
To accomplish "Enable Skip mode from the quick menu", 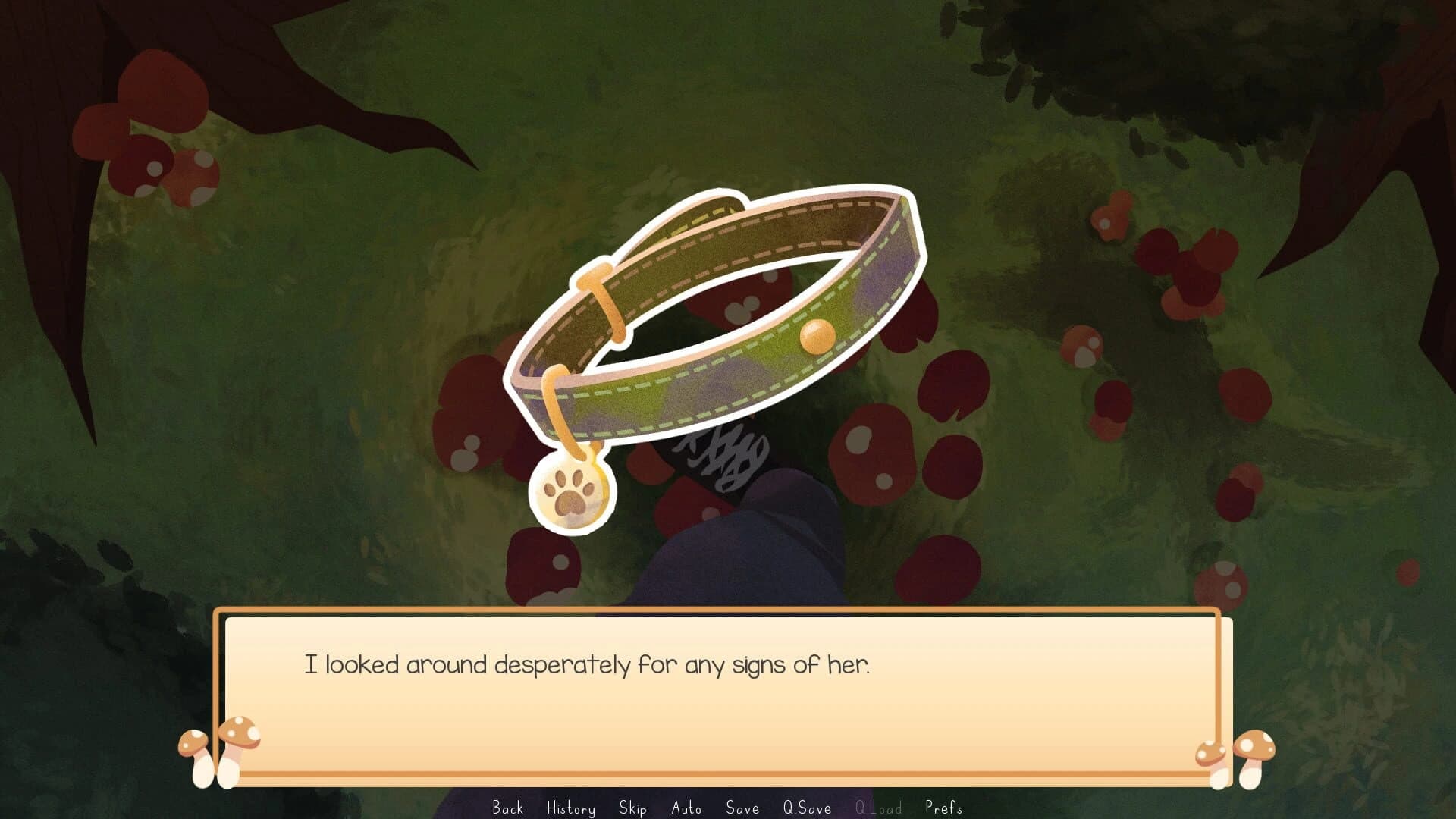I will 632,808.
